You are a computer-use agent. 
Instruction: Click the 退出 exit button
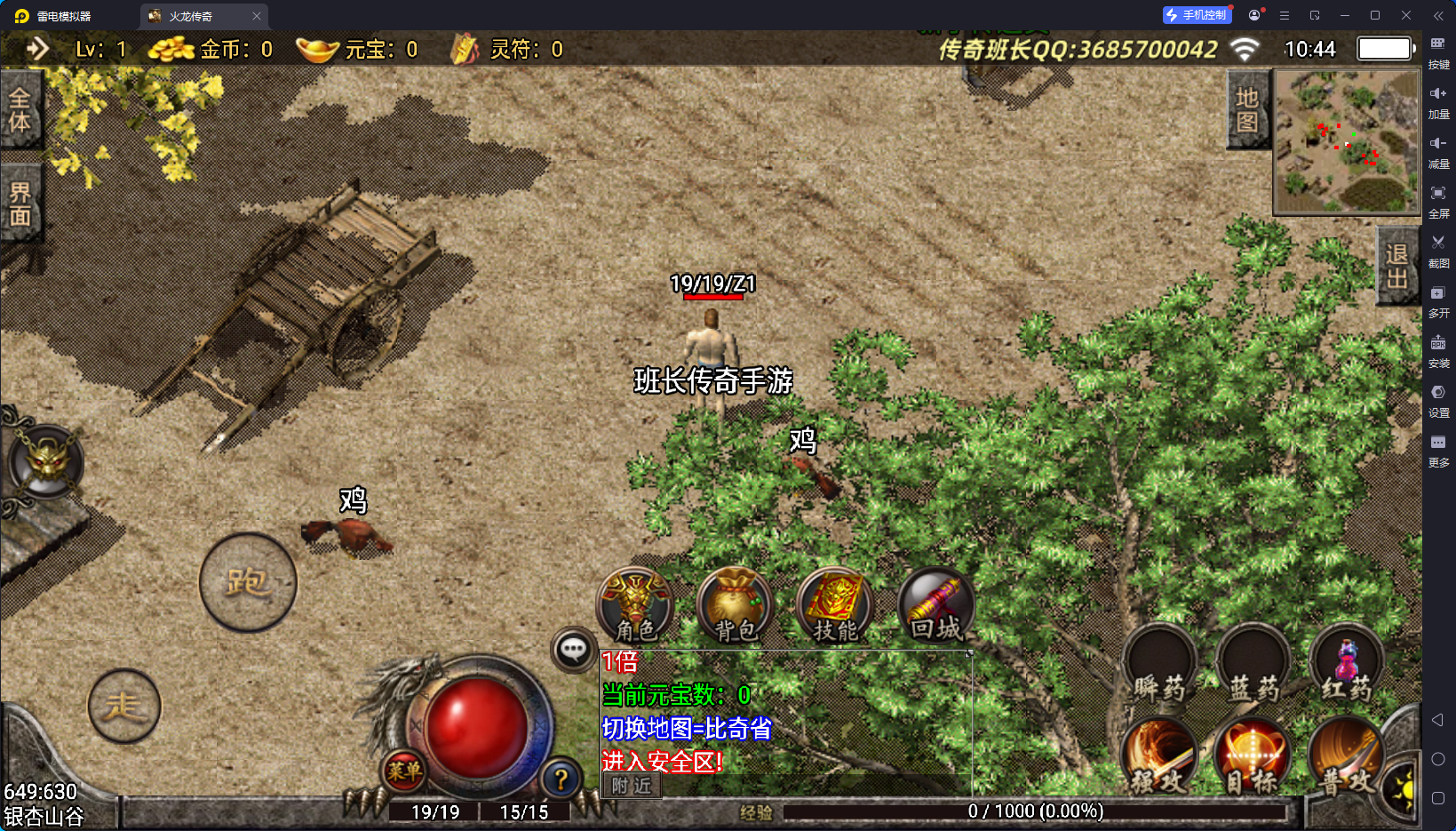[1396, 266]
